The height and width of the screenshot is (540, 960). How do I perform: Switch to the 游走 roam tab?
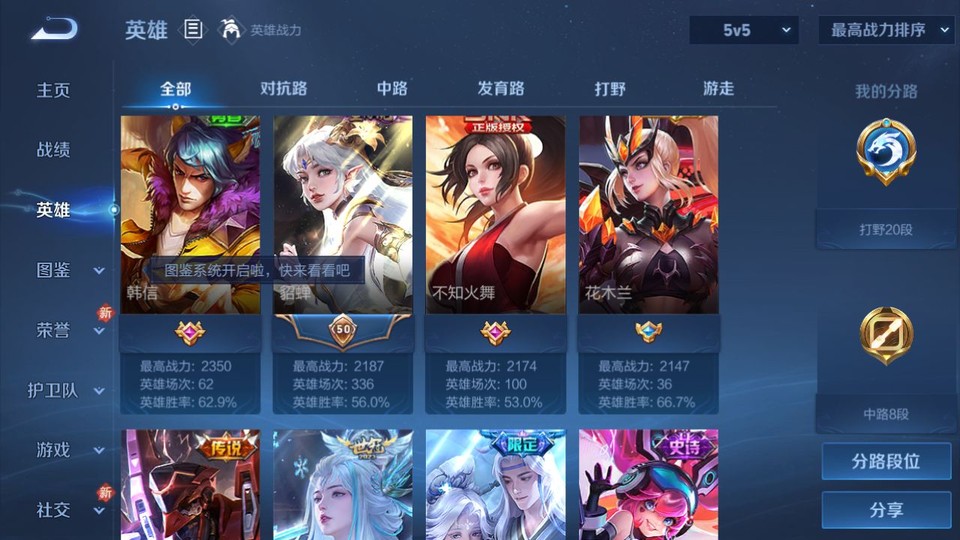pos(718,89)
